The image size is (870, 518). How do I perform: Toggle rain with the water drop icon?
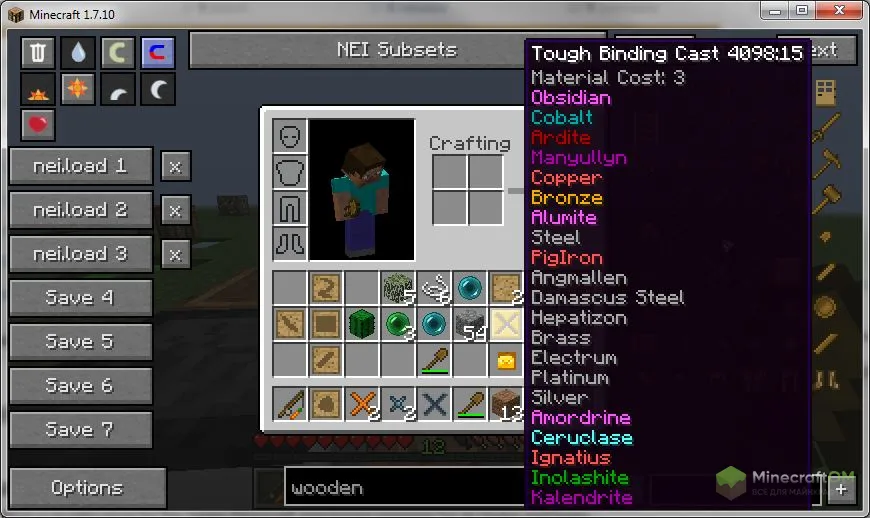coord(78,53)
